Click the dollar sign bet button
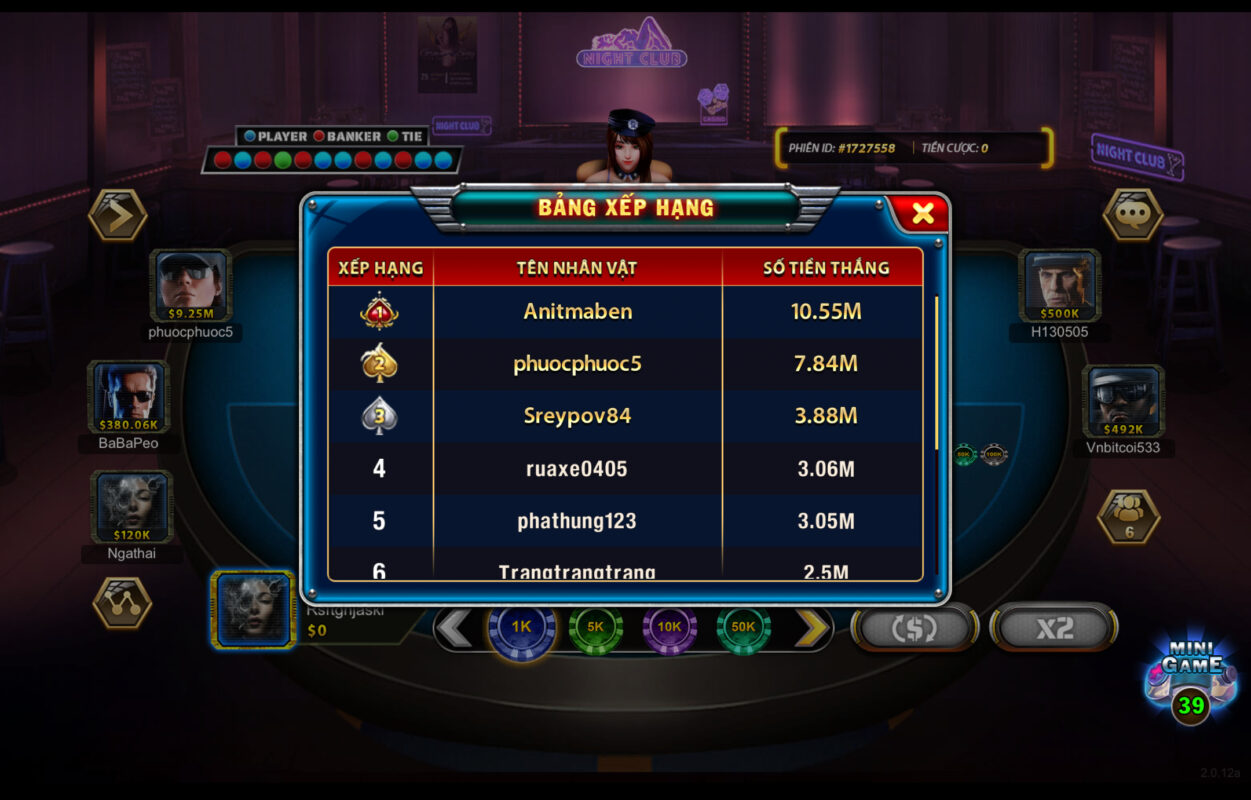1251x800 pixels. coord(914,628)
